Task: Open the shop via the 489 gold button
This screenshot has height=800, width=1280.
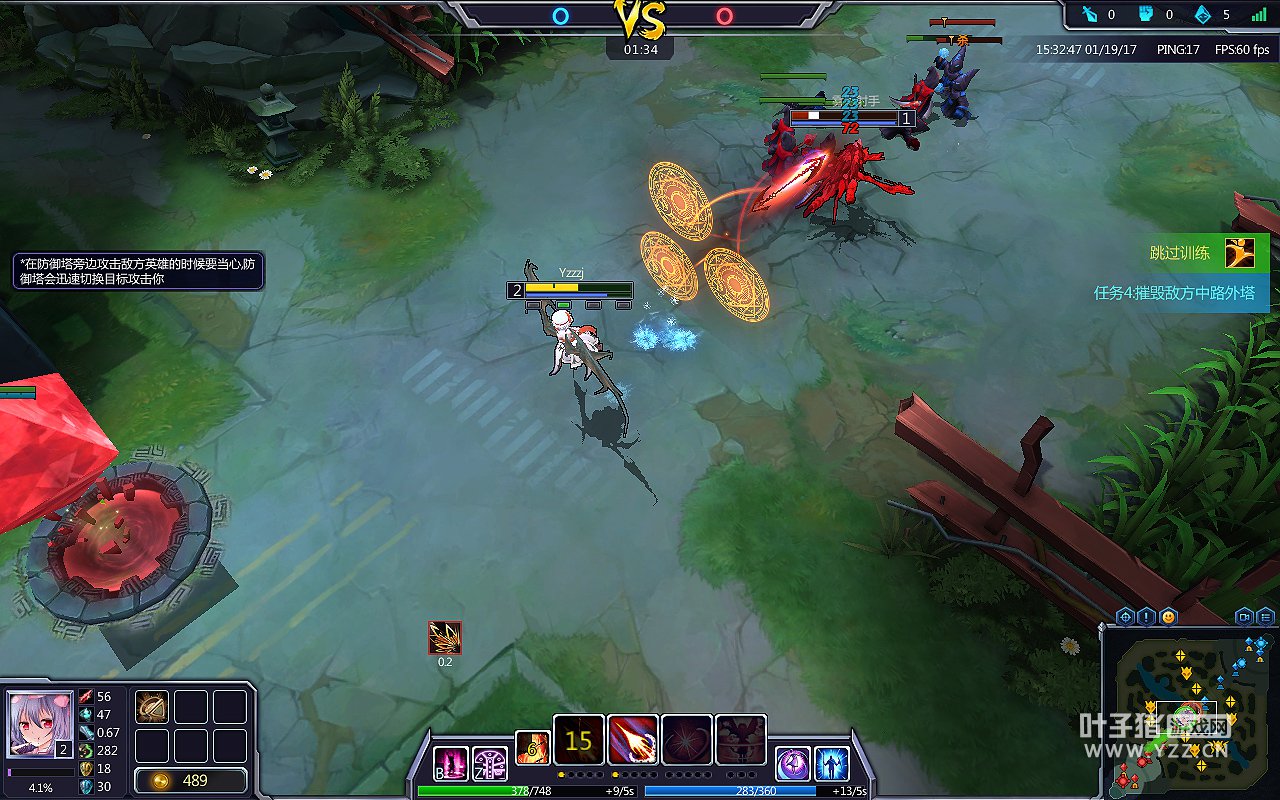Action: (191, 781)
